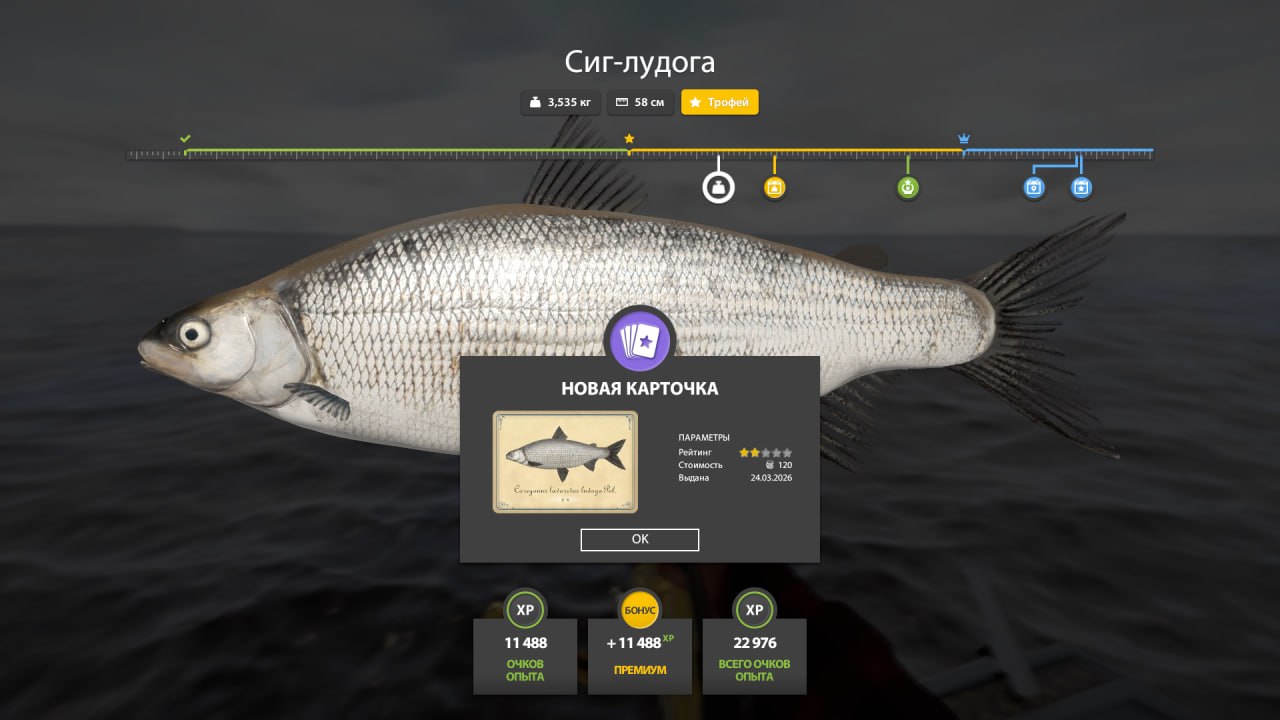Click the yellow star marker on the ruler
Screen dimensions: 1280x720
click(629, 140)
